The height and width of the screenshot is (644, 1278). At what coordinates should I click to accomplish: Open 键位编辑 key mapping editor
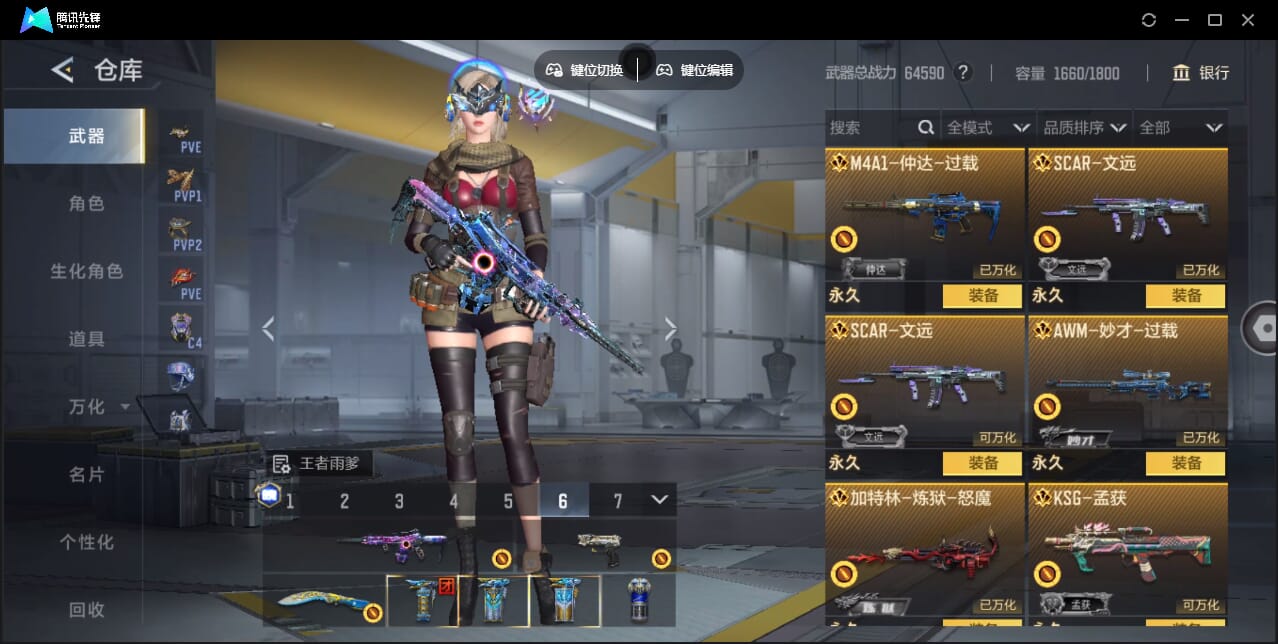coord(695,70)
